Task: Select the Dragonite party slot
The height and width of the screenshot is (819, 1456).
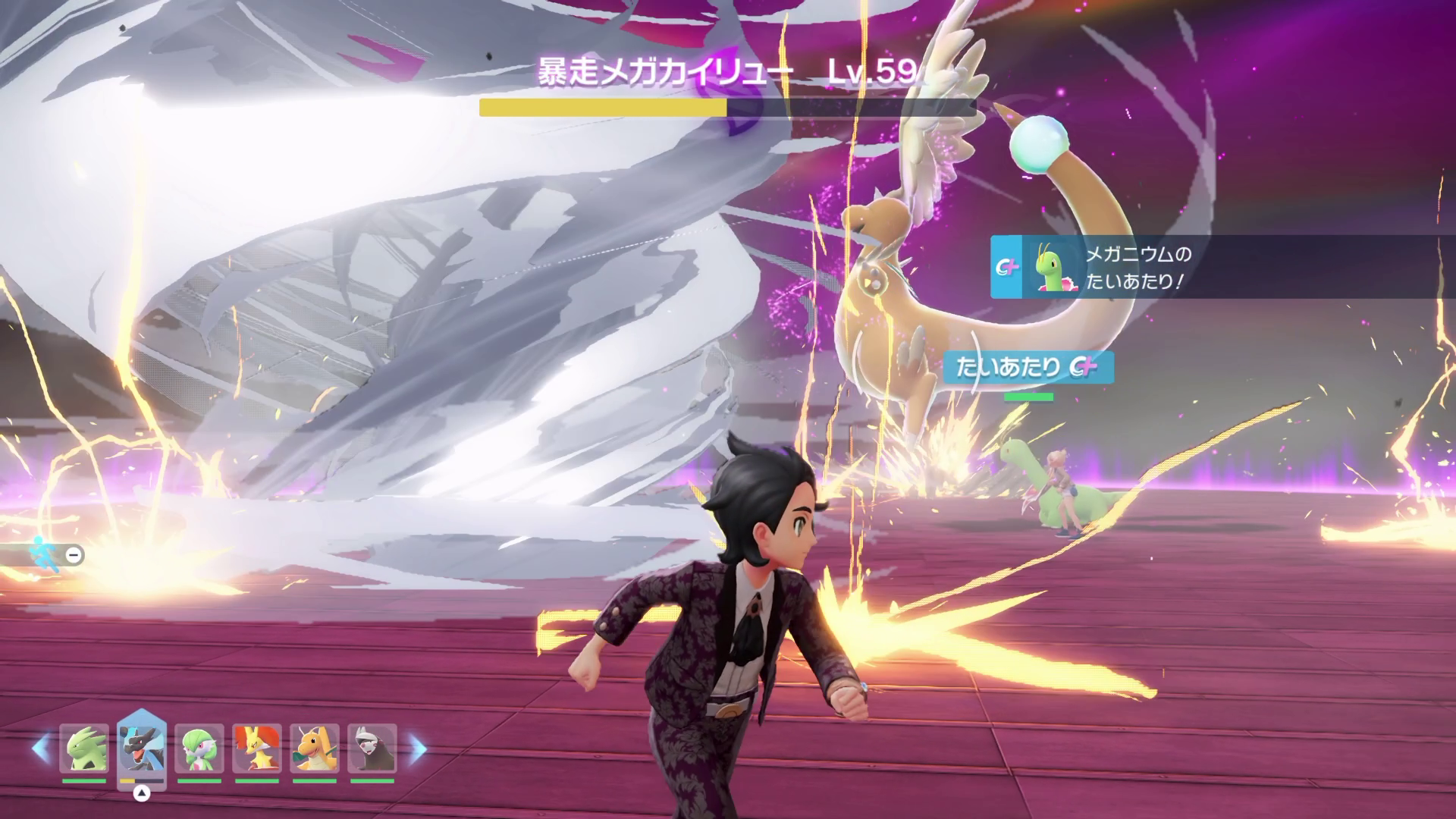Action: click(x=315, y=748)
